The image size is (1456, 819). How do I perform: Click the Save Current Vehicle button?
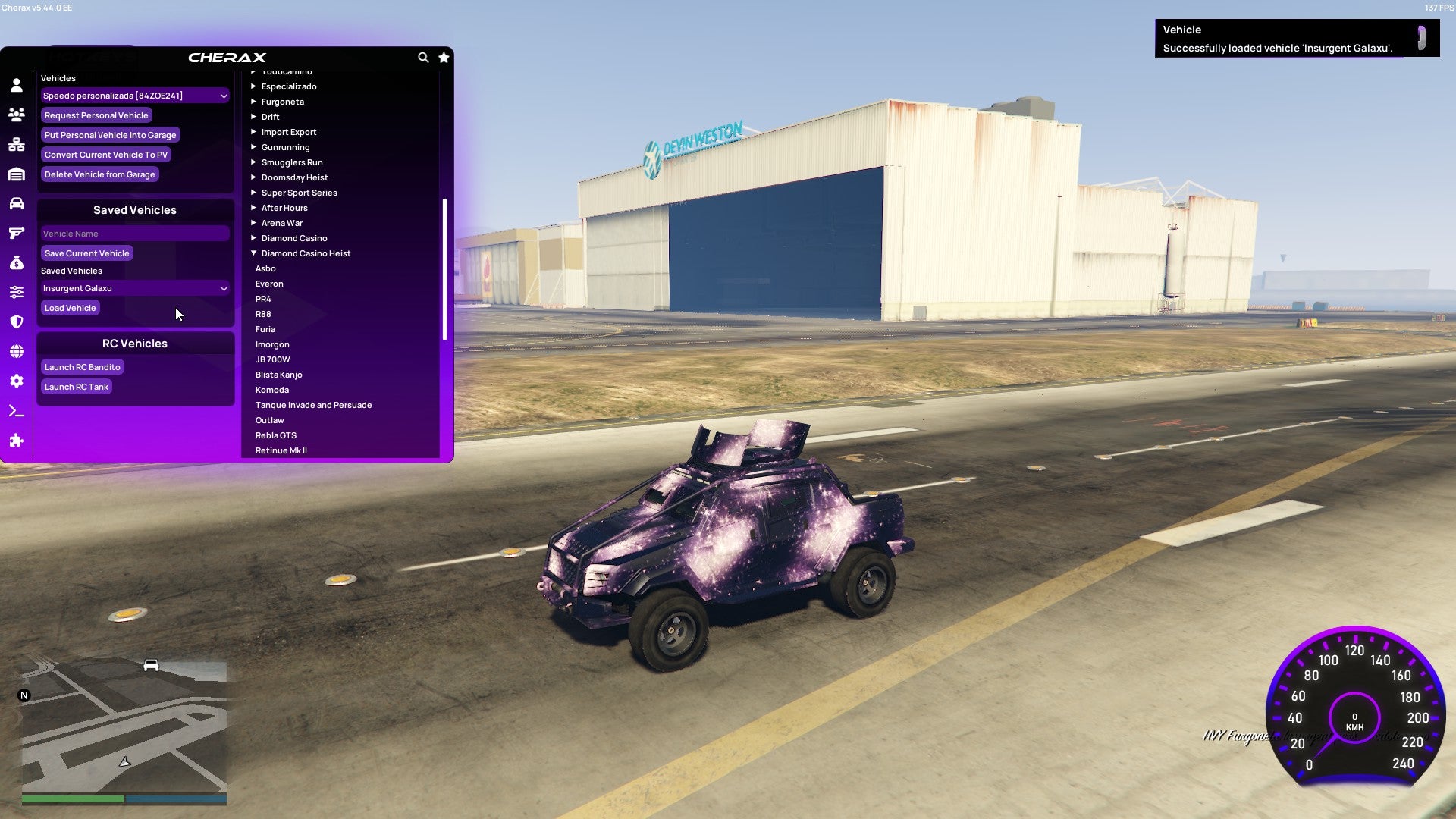pos(86,253)
